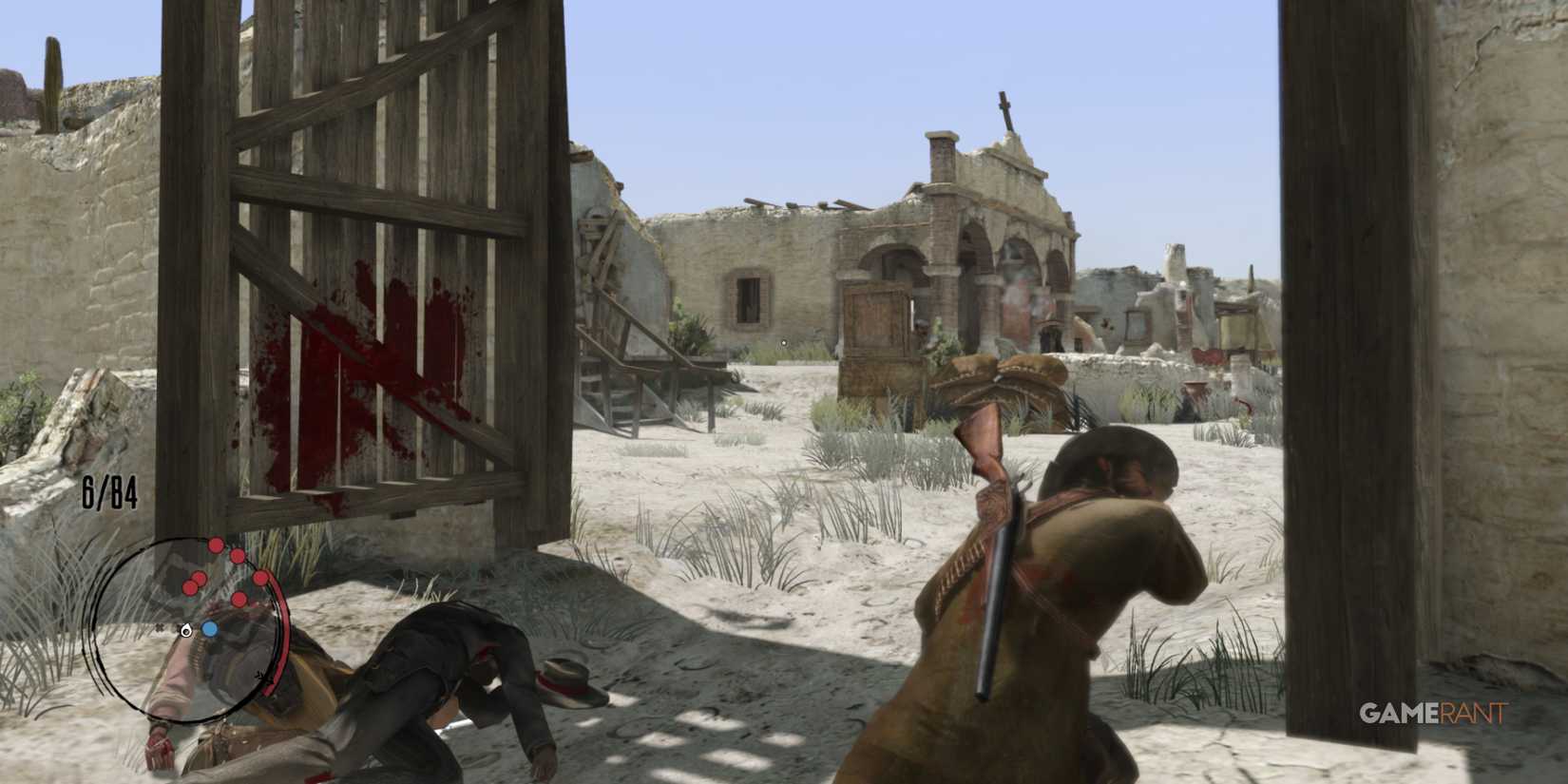This screenshot has width=1568, height=784.
Task: Click the crosshair dot at screen center
Action: 782,342
